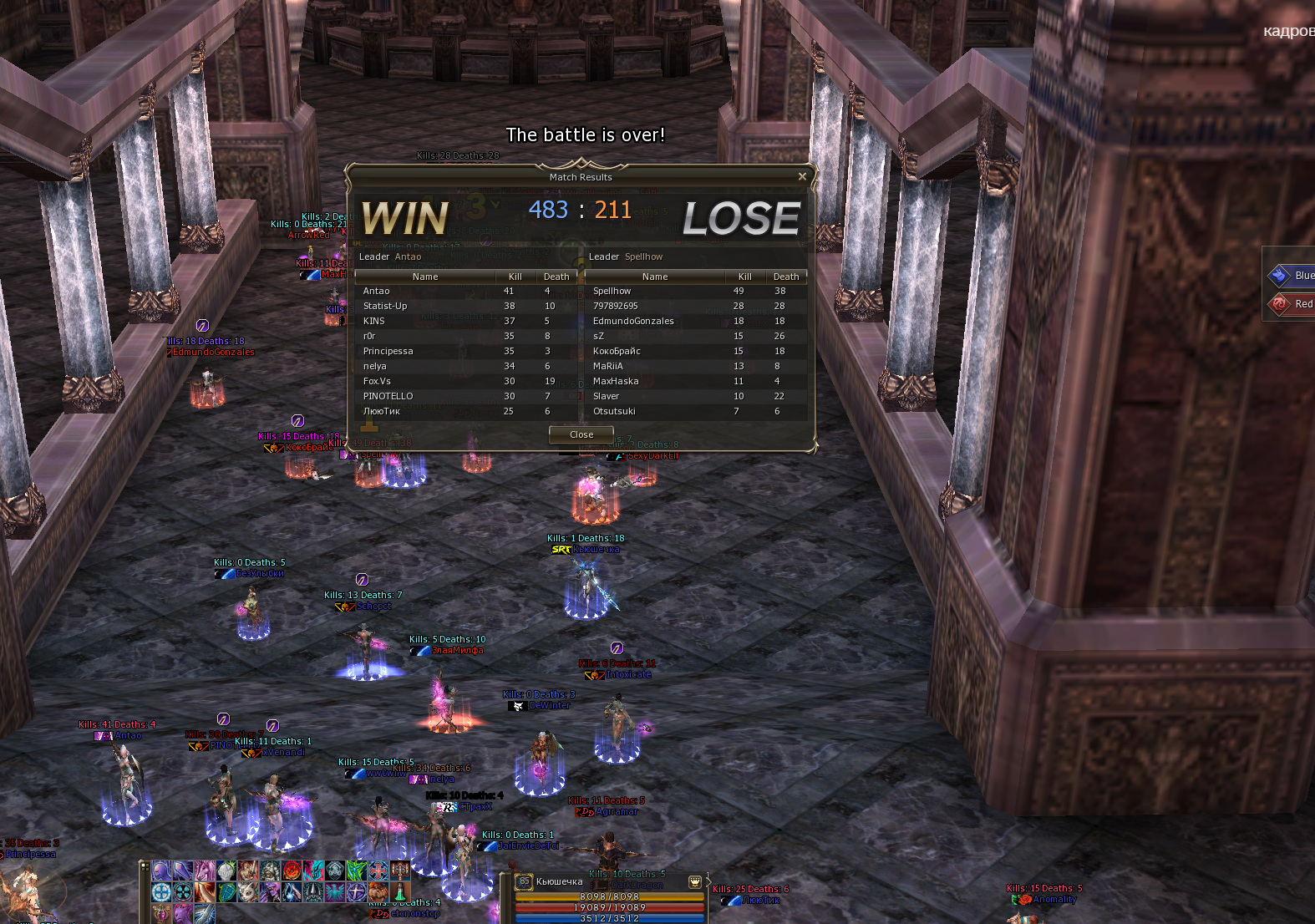This screenshot has width=1315, height=924.
Task: Activate the red fire swirl skill
Action: 292,871
